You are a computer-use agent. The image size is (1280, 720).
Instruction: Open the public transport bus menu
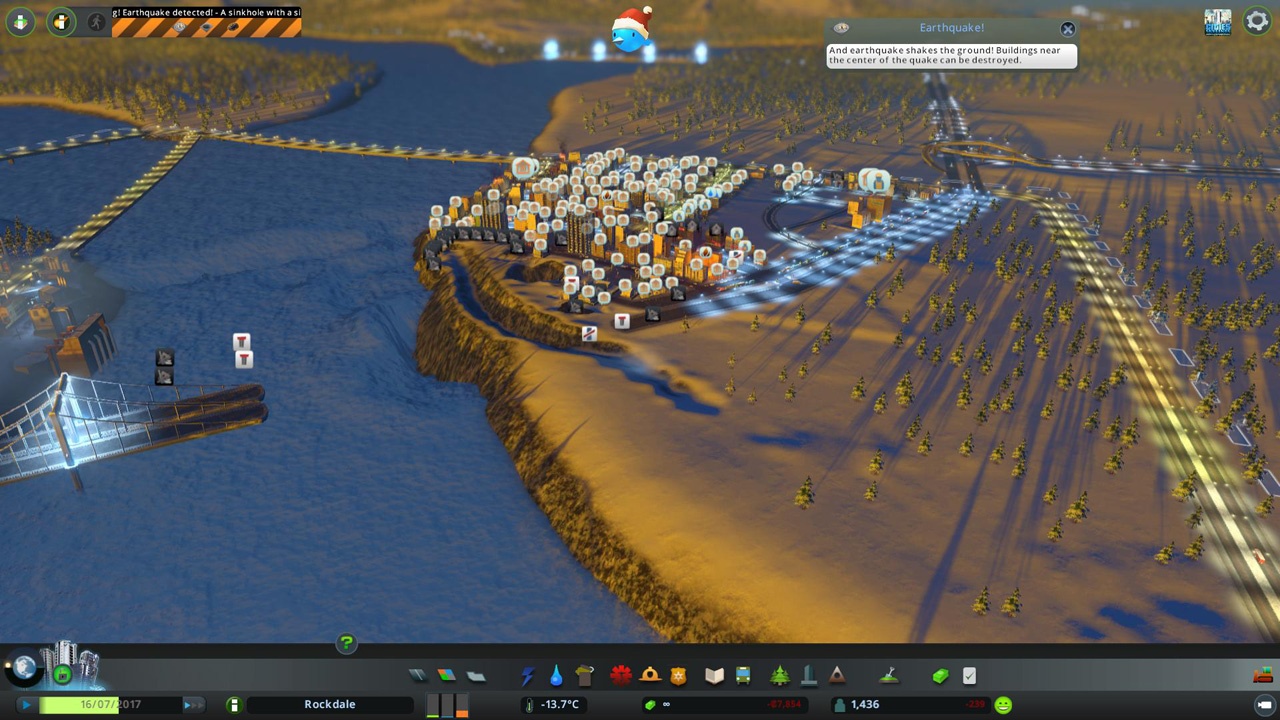(x=743, y=676)
